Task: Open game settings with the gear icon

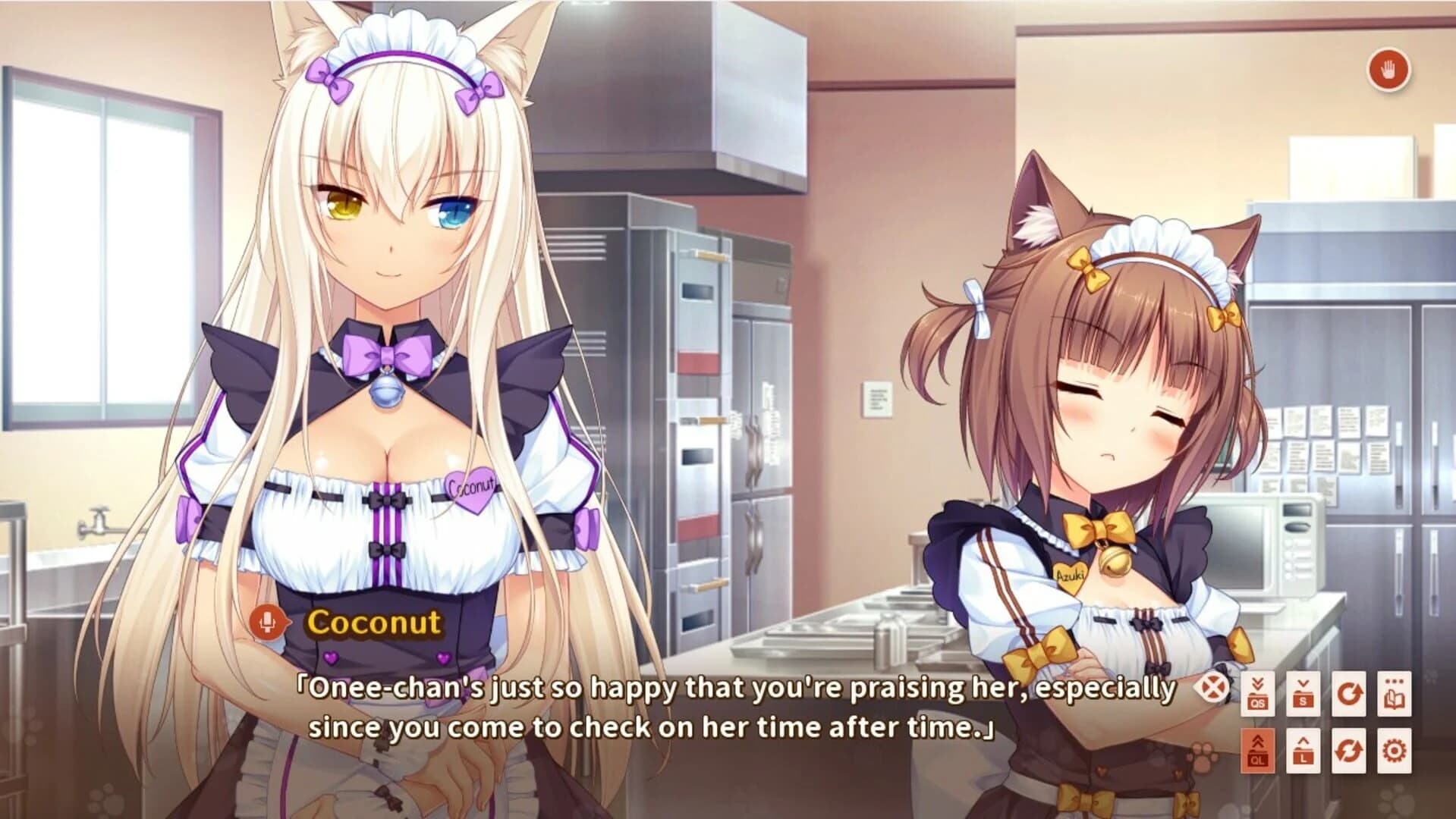Action: coord(1394,751)
